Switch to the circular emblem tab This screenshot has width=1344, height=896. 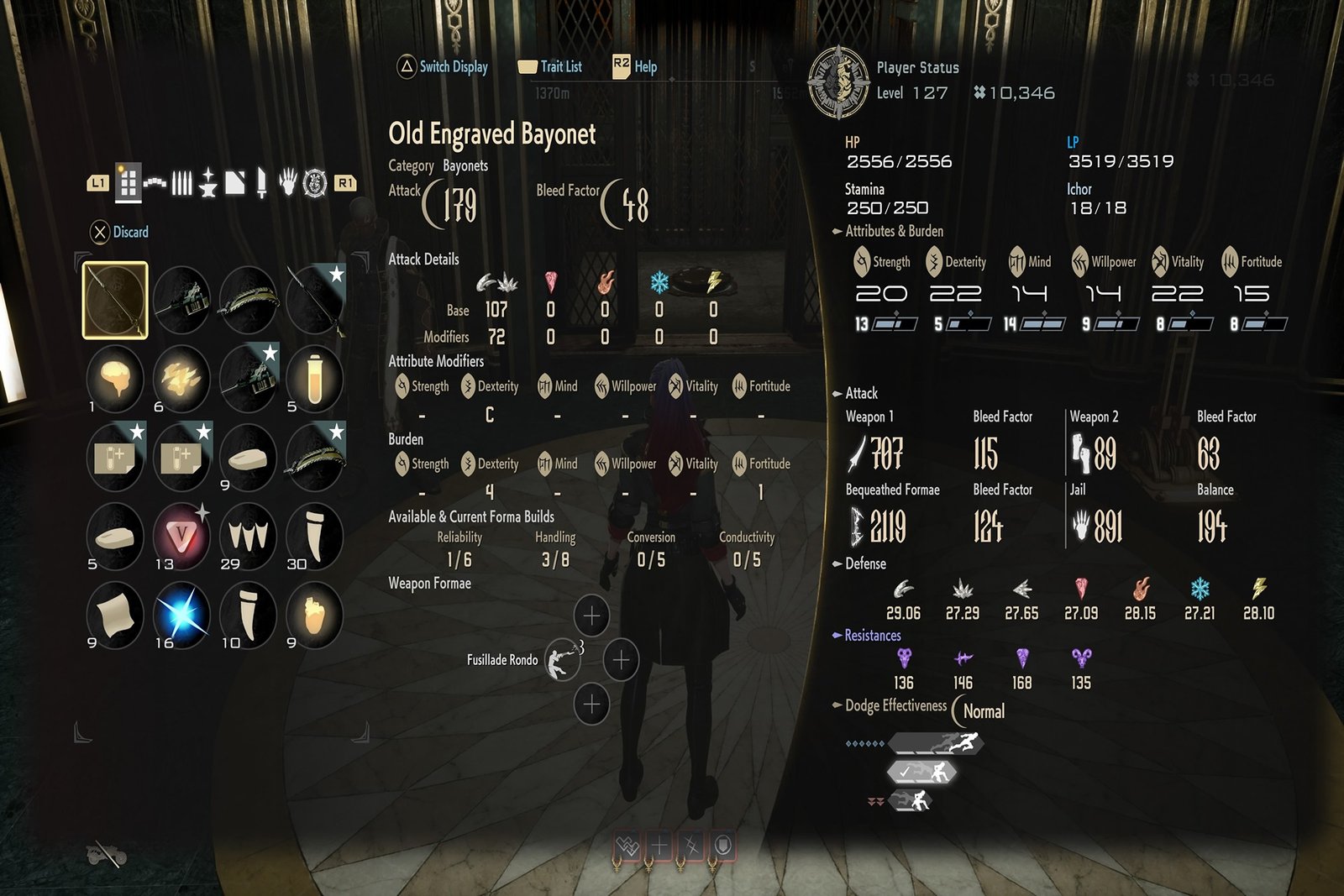(x=315, y=182)
